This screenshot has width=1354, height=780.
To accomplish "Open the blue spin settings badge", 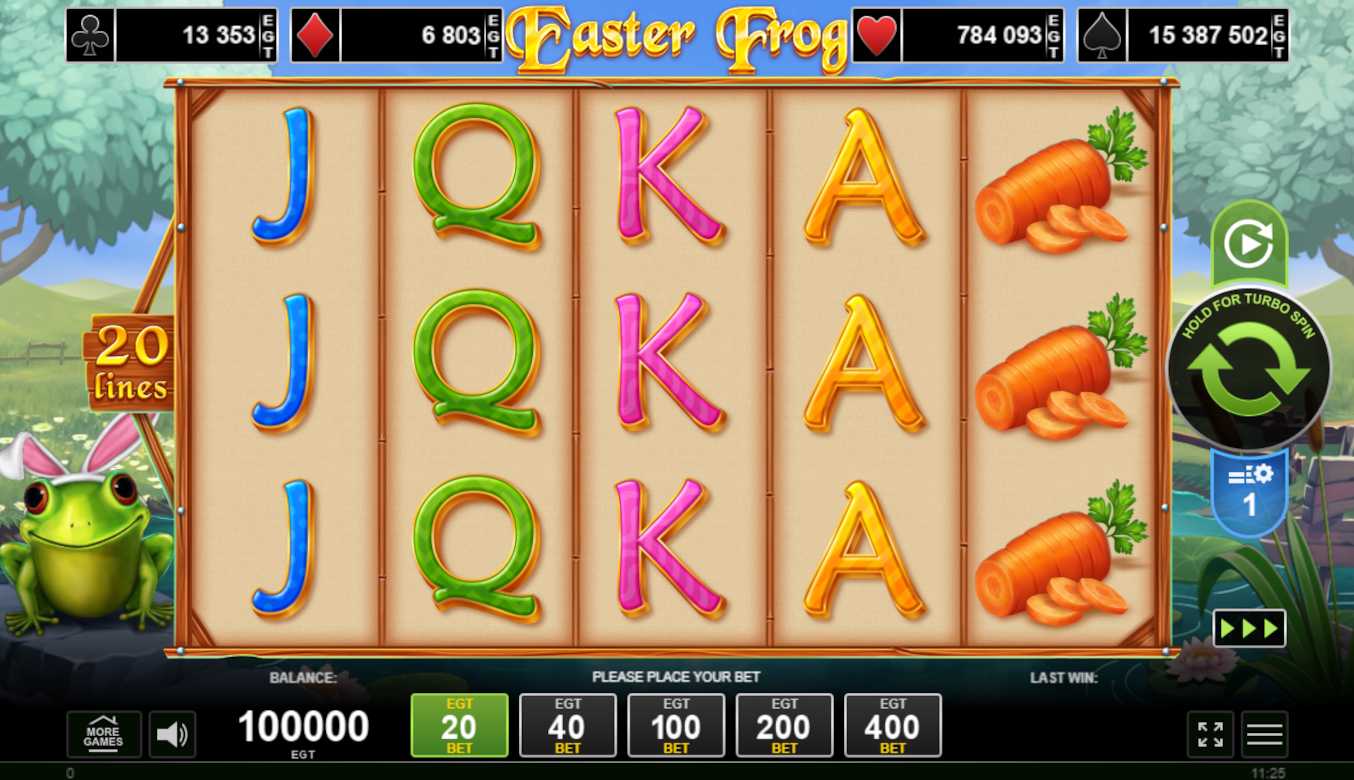I will pos(1249,492).
